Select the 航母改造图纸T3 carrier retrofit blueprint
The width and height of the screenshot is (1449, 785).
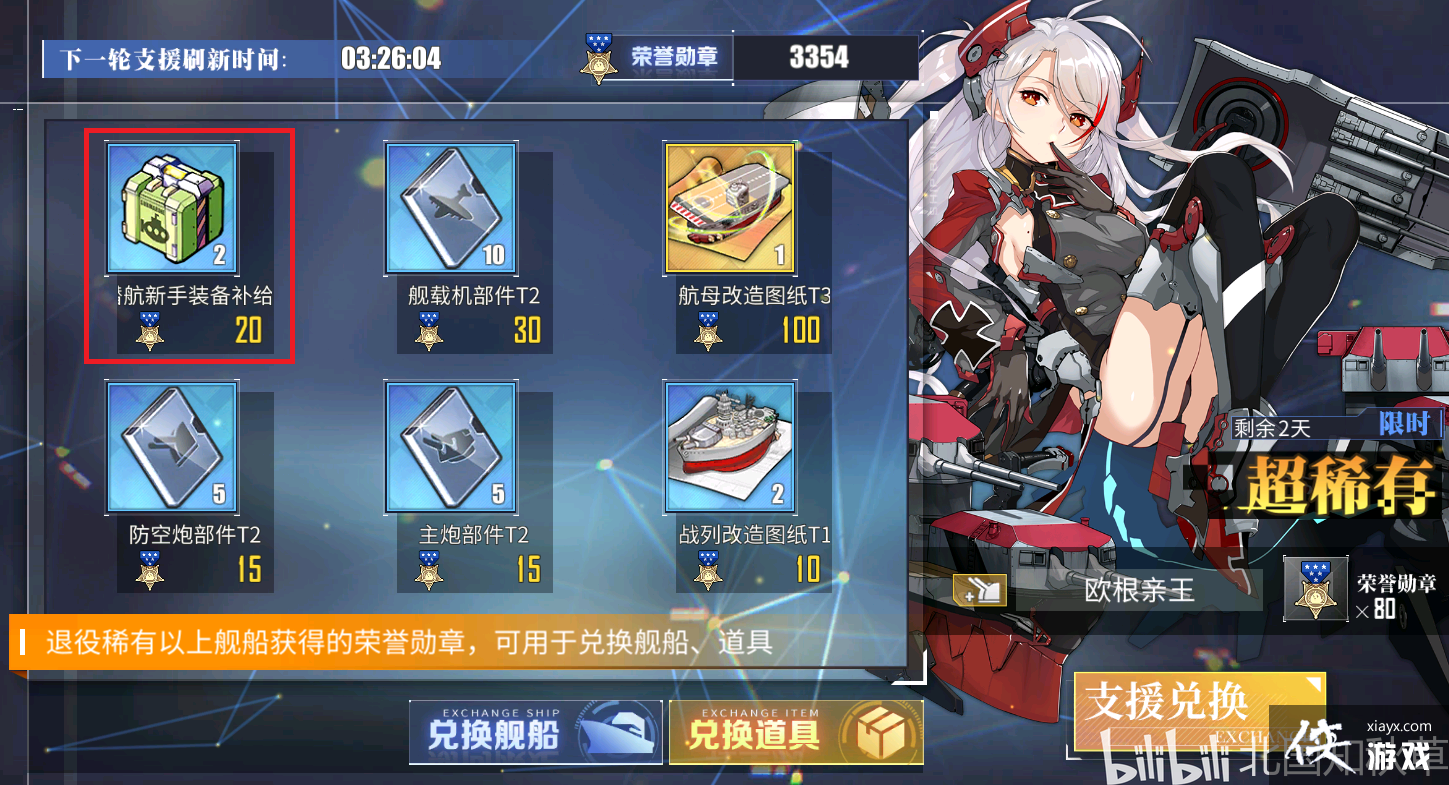click(729, 207)
